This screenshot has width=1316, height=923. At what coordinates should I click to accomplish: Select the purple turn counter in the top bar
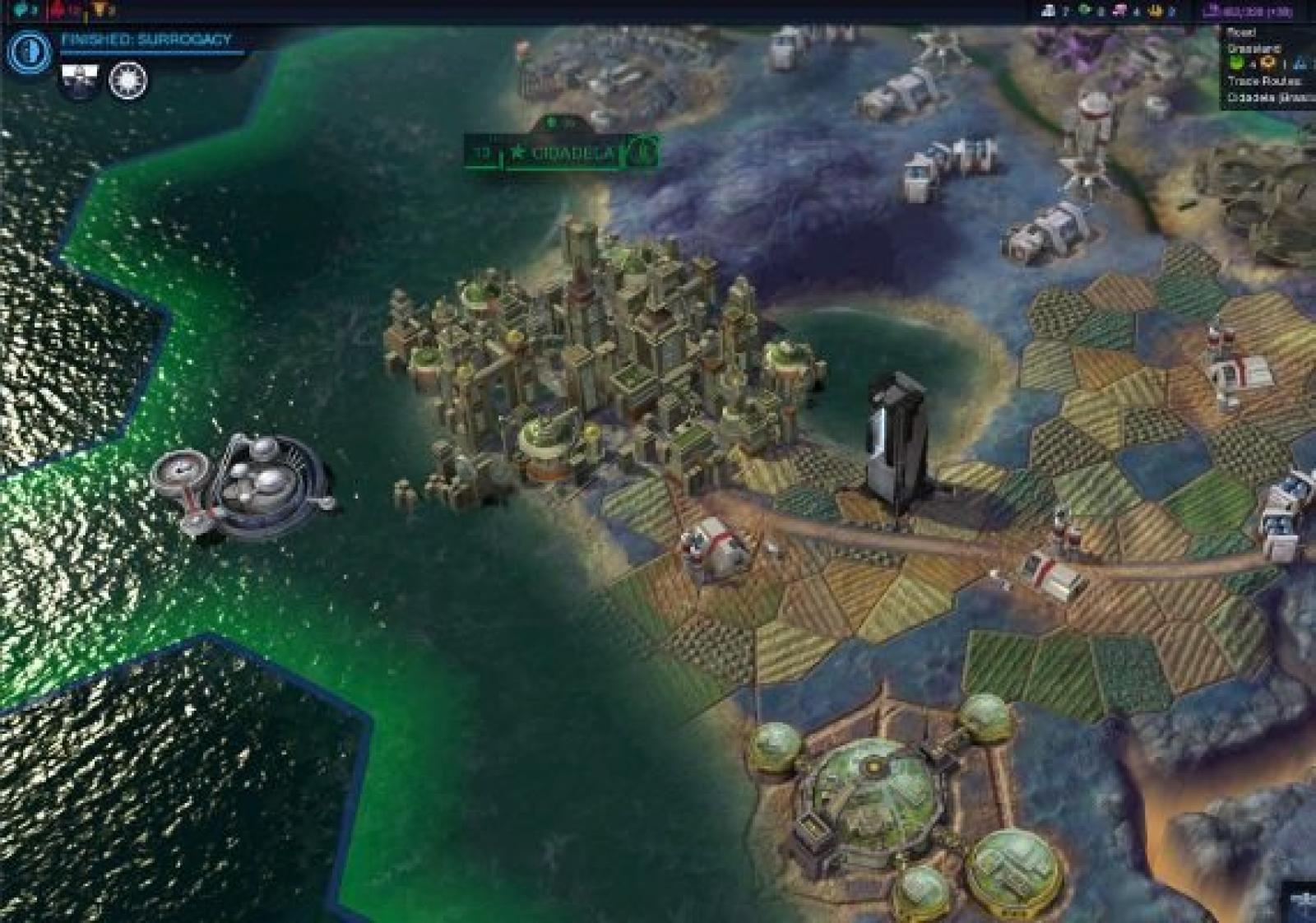pos(1246,11)
